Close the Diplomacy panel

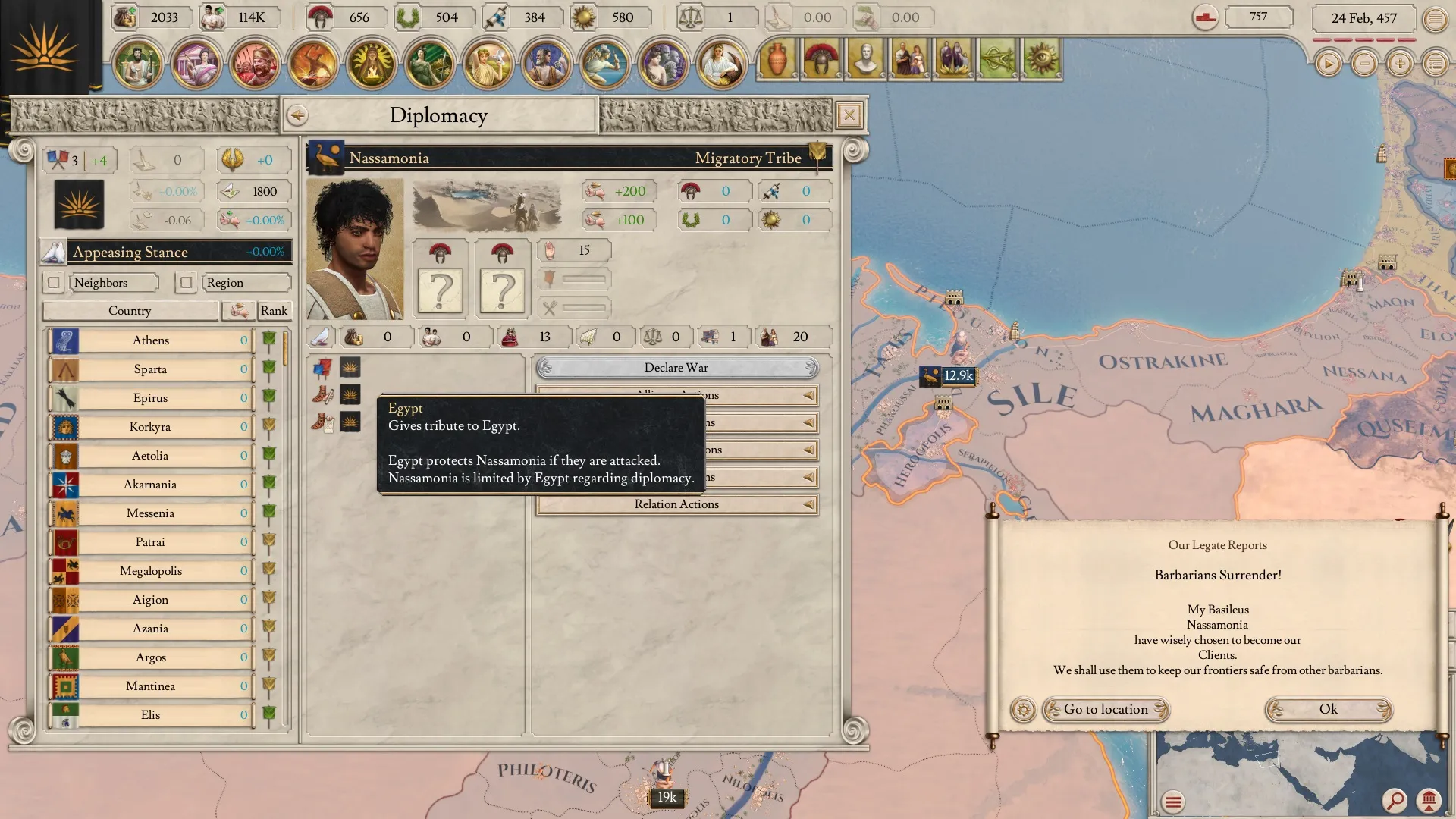(849, 115)
